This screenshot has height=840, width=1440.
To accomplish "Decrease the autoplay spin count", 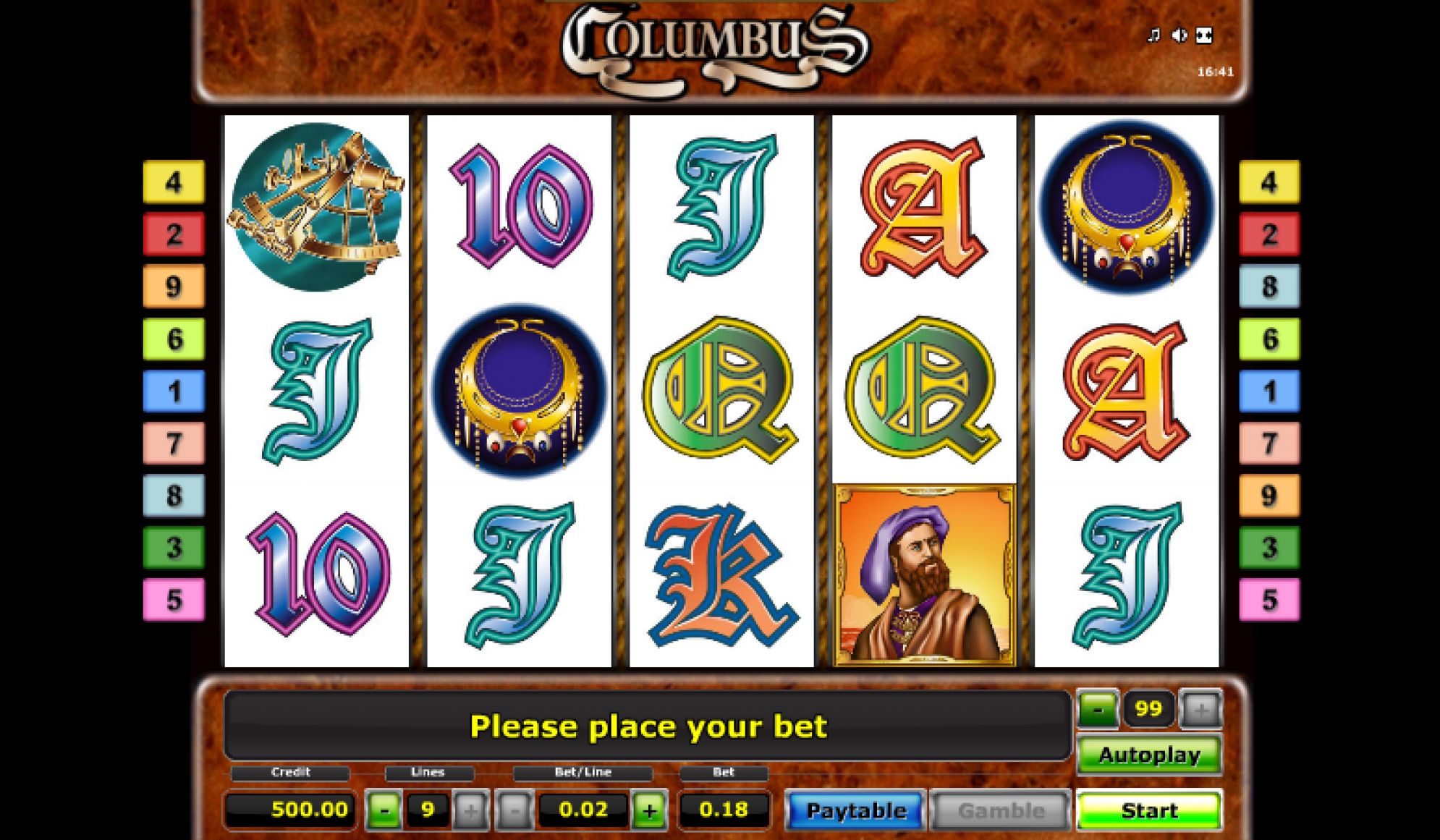I will (x=1098, y=709).
